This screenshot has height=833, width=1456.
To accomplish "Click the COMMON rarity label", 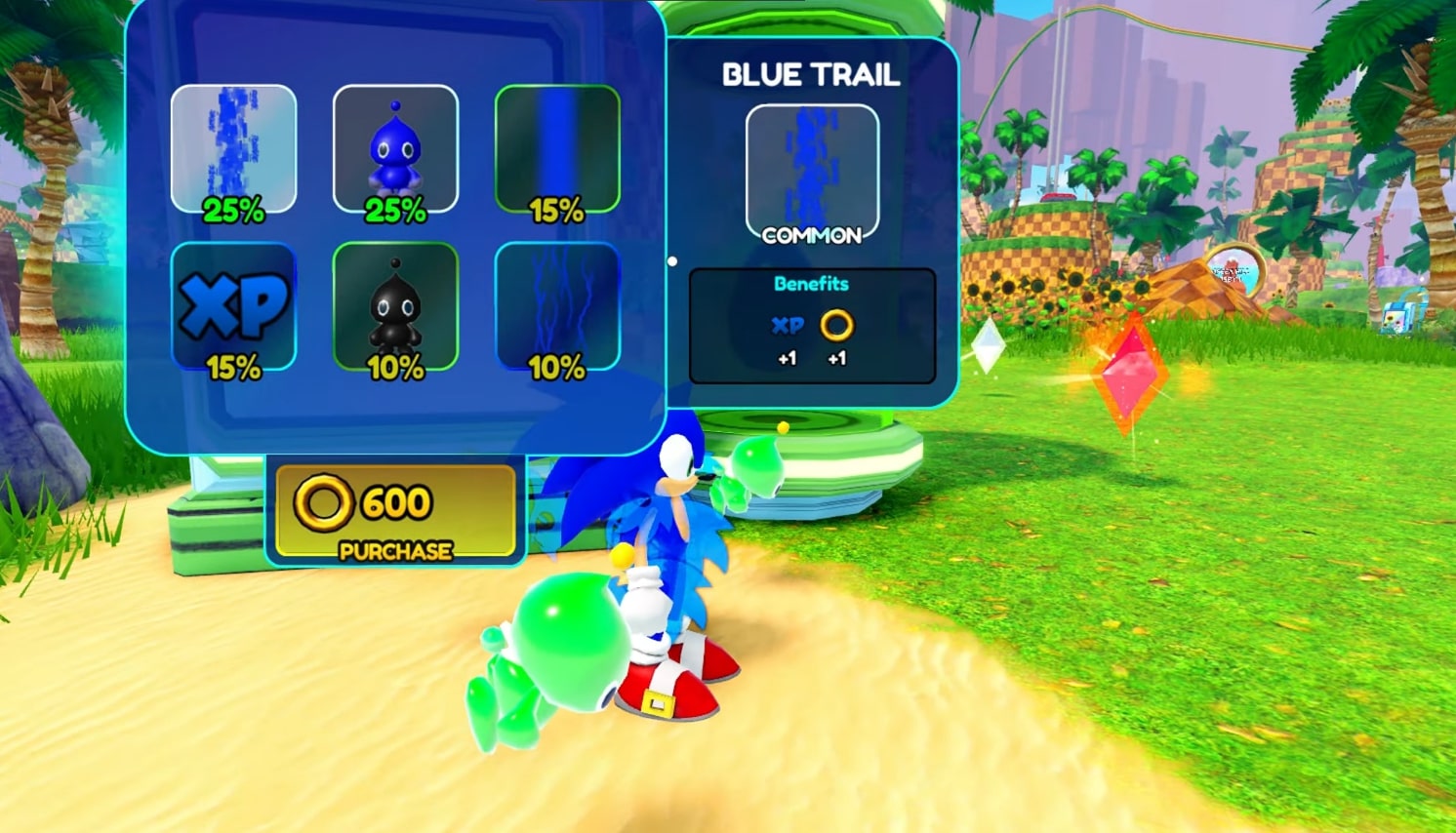I will click(812, 235).
